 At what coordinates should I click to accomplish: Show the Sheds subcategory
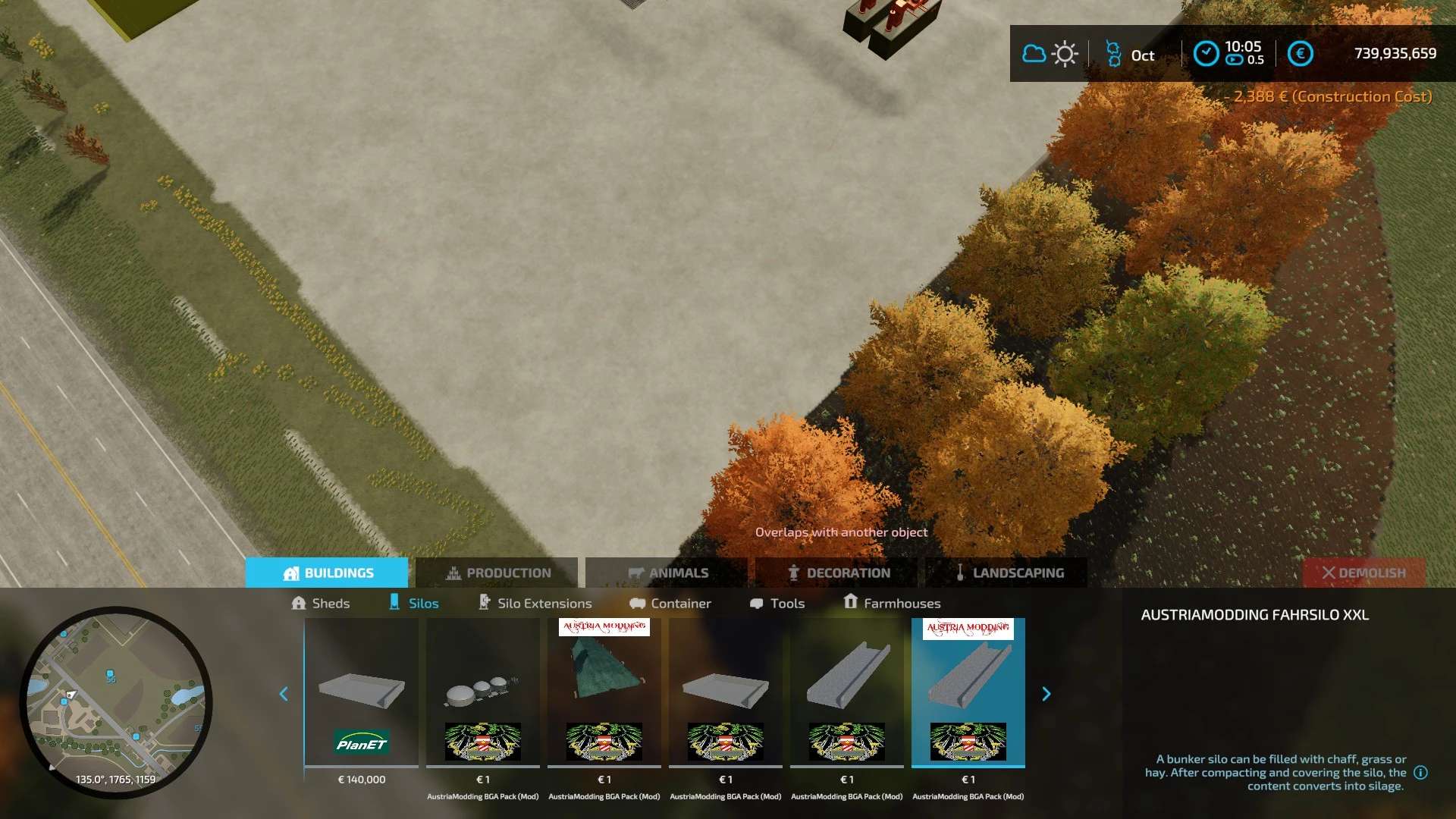pos(320,603)
